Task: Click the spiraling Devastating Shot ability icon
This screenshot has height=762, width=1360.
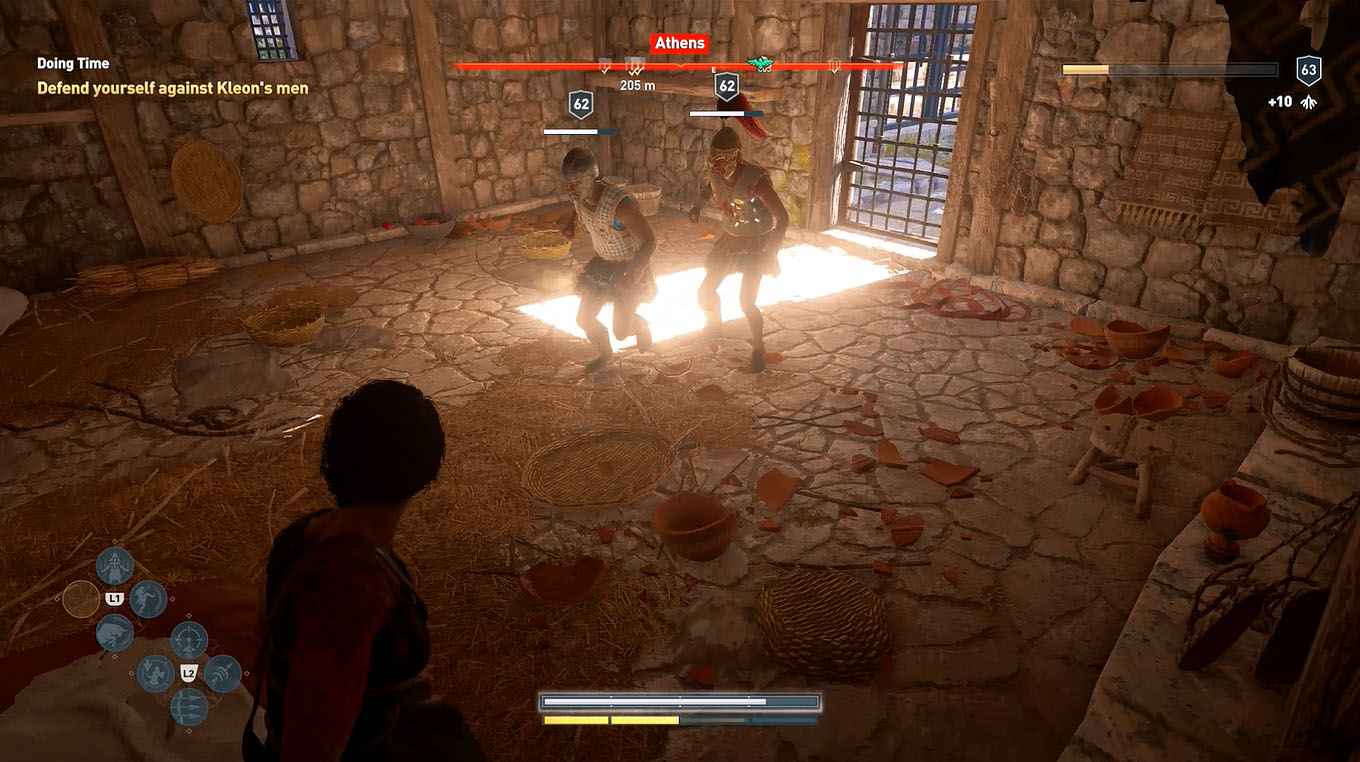Action: click(x=221, y=673)
